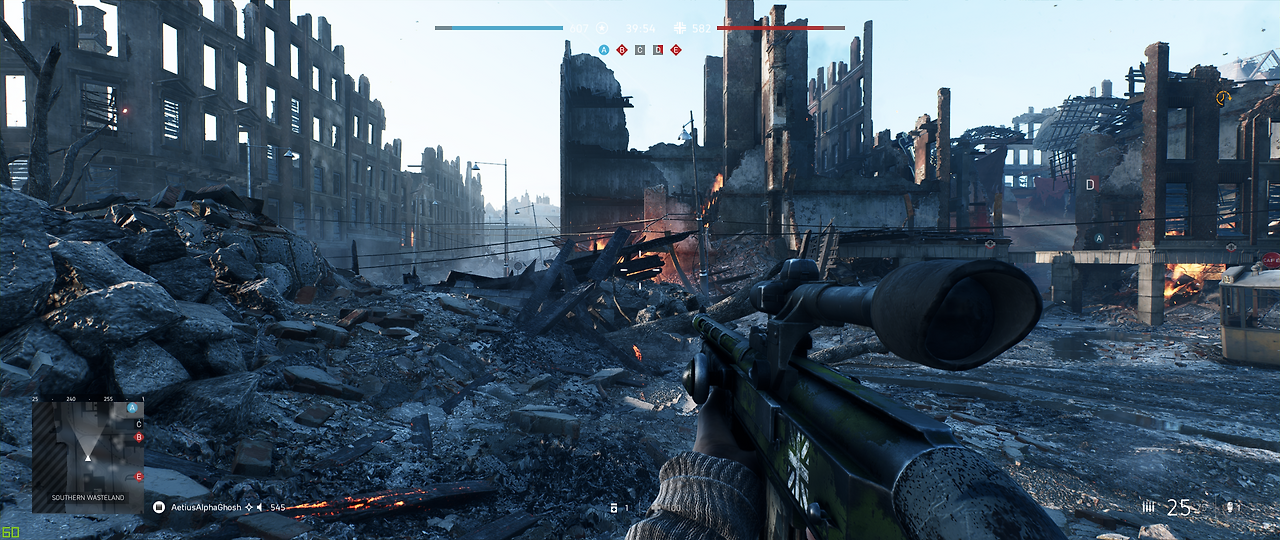Click the D objective marker in the world view

pos(1091,184)
